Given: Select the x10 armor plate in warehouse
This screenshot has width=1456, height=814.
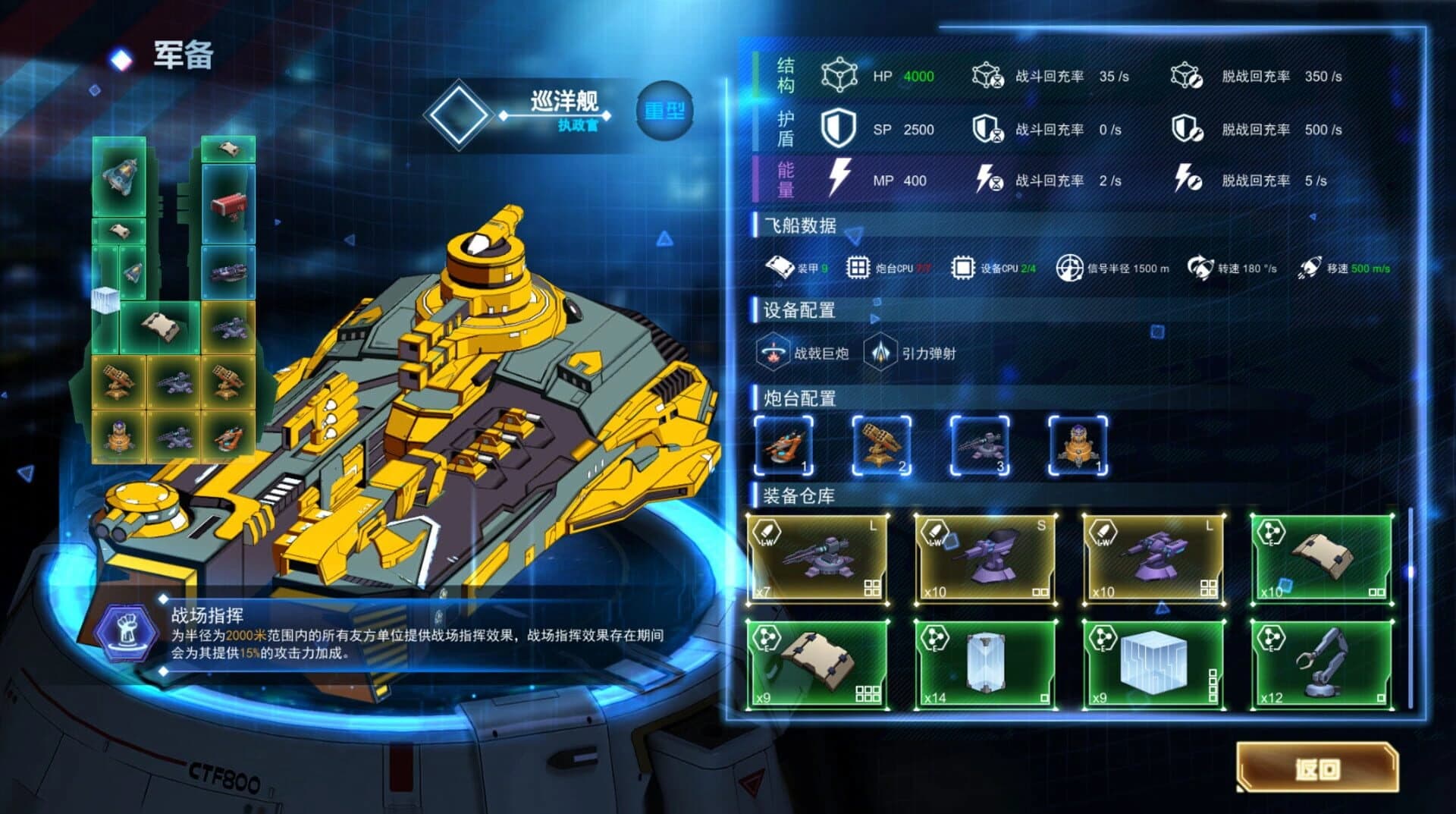Looking at the screenshot, I should (x=1322, y=560).
